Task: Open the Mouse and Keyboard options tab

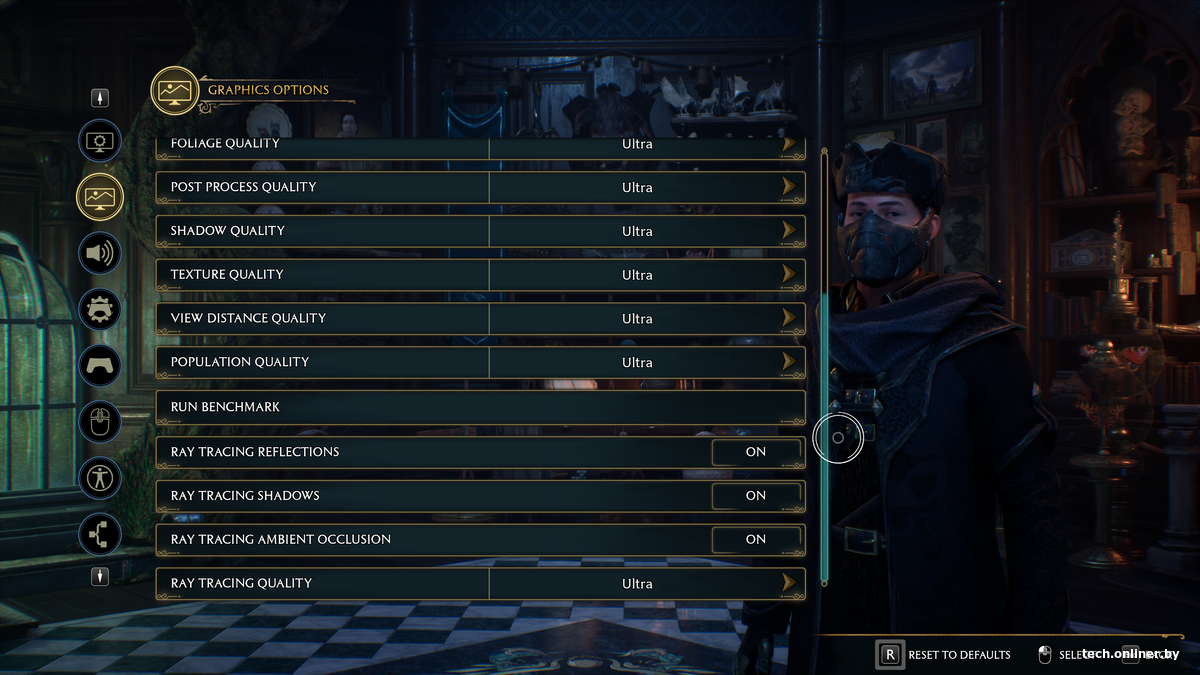Action: [100, 423]
